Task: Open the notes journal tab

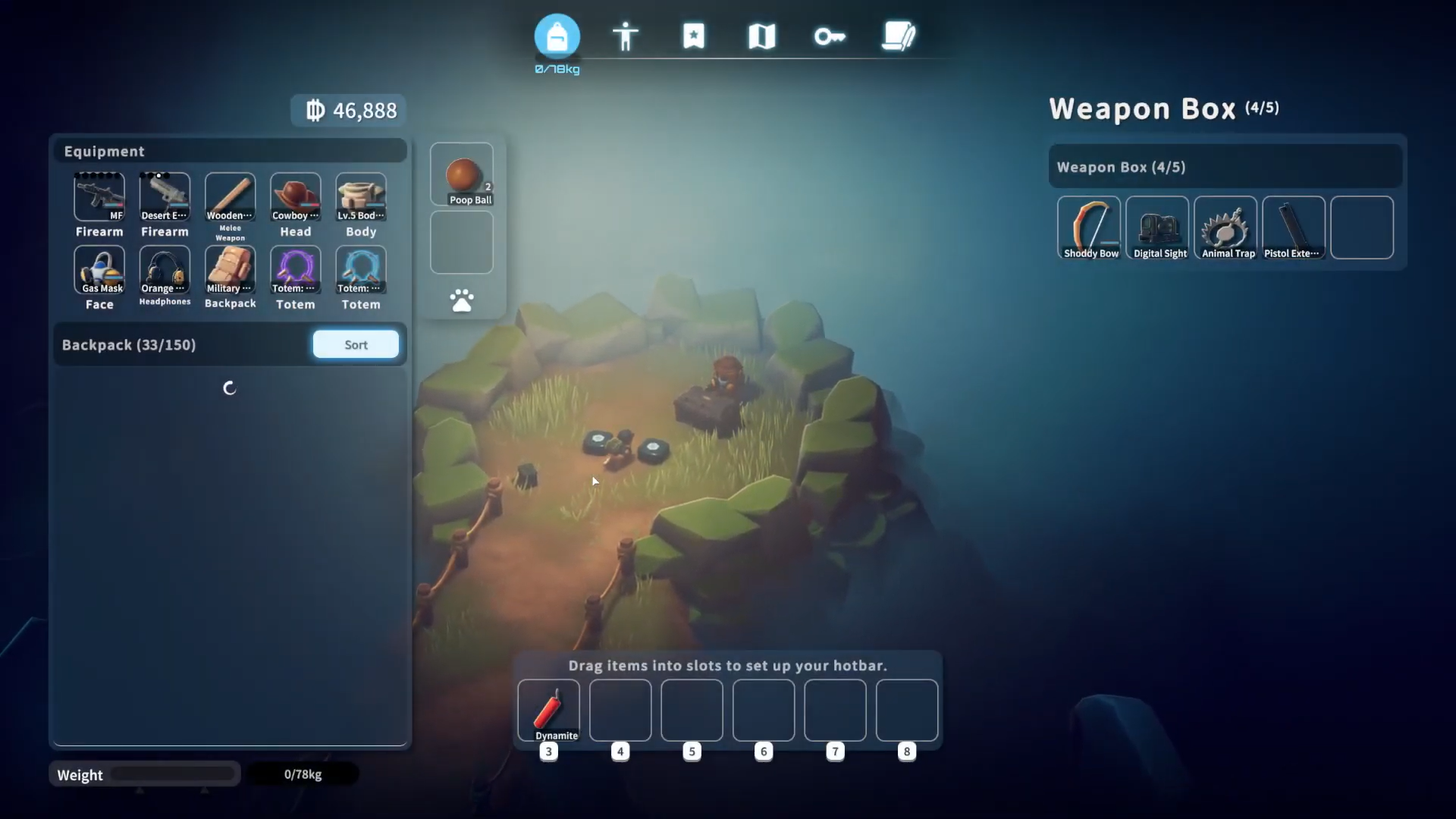Action: [x=899, y=36]
